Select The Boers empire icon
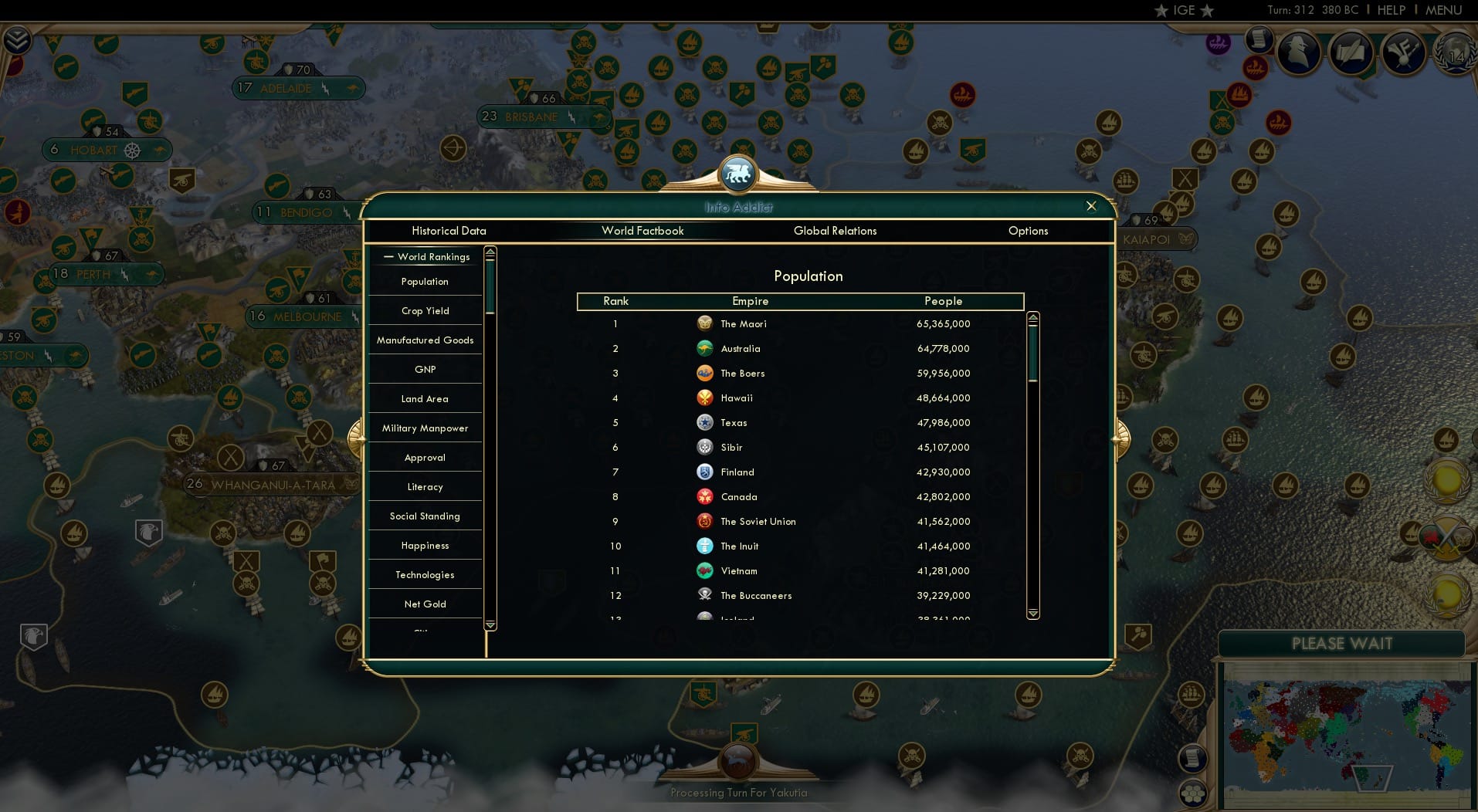This screenshot has height=812, width=1478. click(x=705, y=374)
